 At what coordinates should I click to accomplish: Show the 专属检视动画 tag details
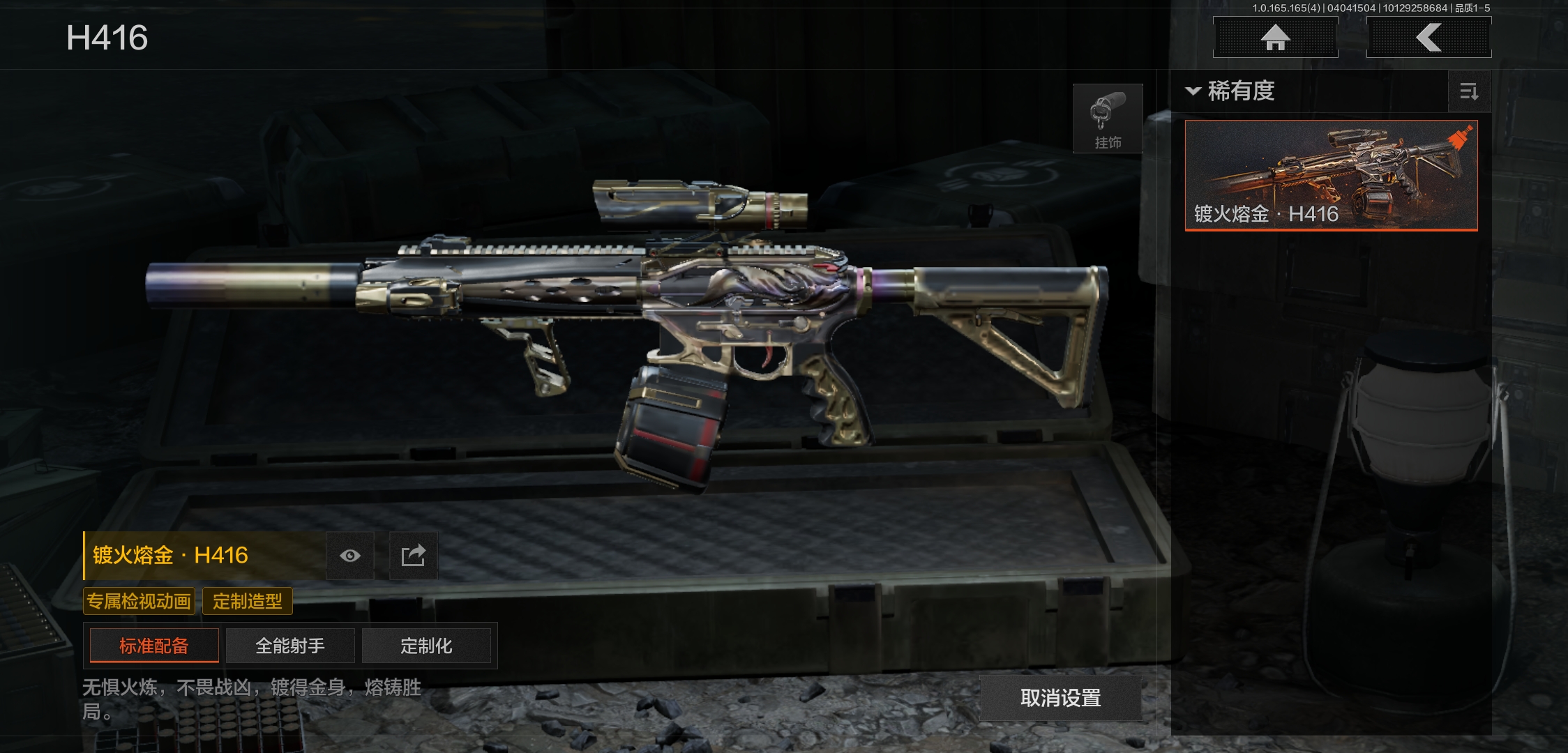coord(139,601)
